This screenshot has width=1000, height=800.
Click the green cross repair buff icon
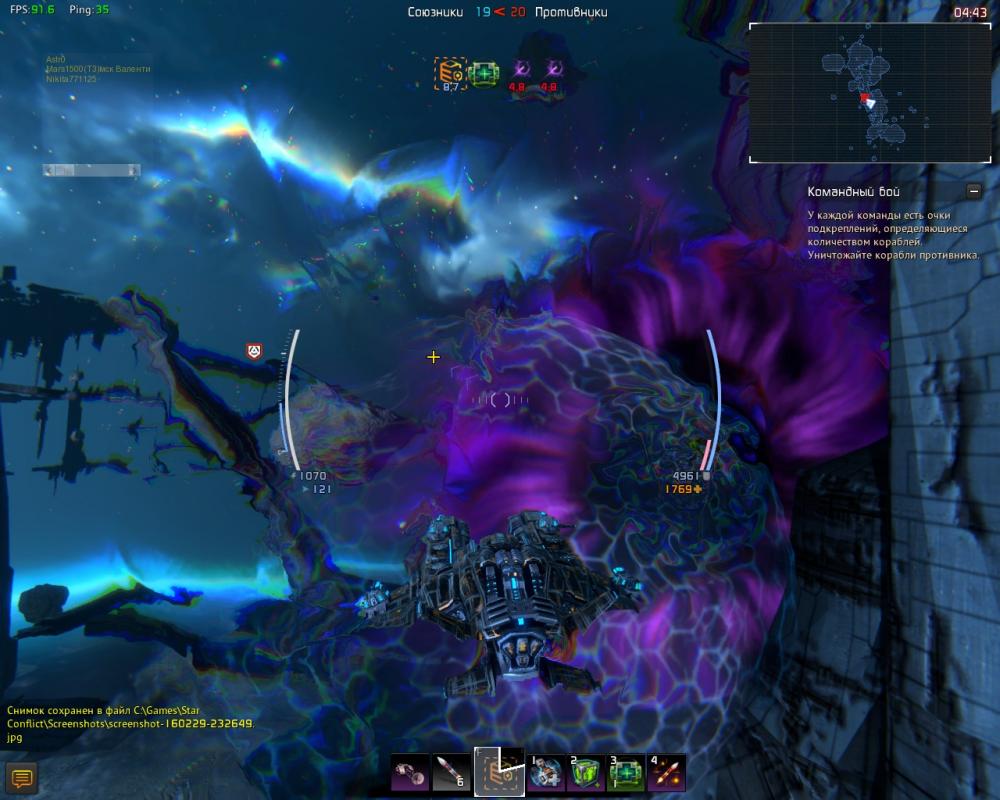click(485, 72)
